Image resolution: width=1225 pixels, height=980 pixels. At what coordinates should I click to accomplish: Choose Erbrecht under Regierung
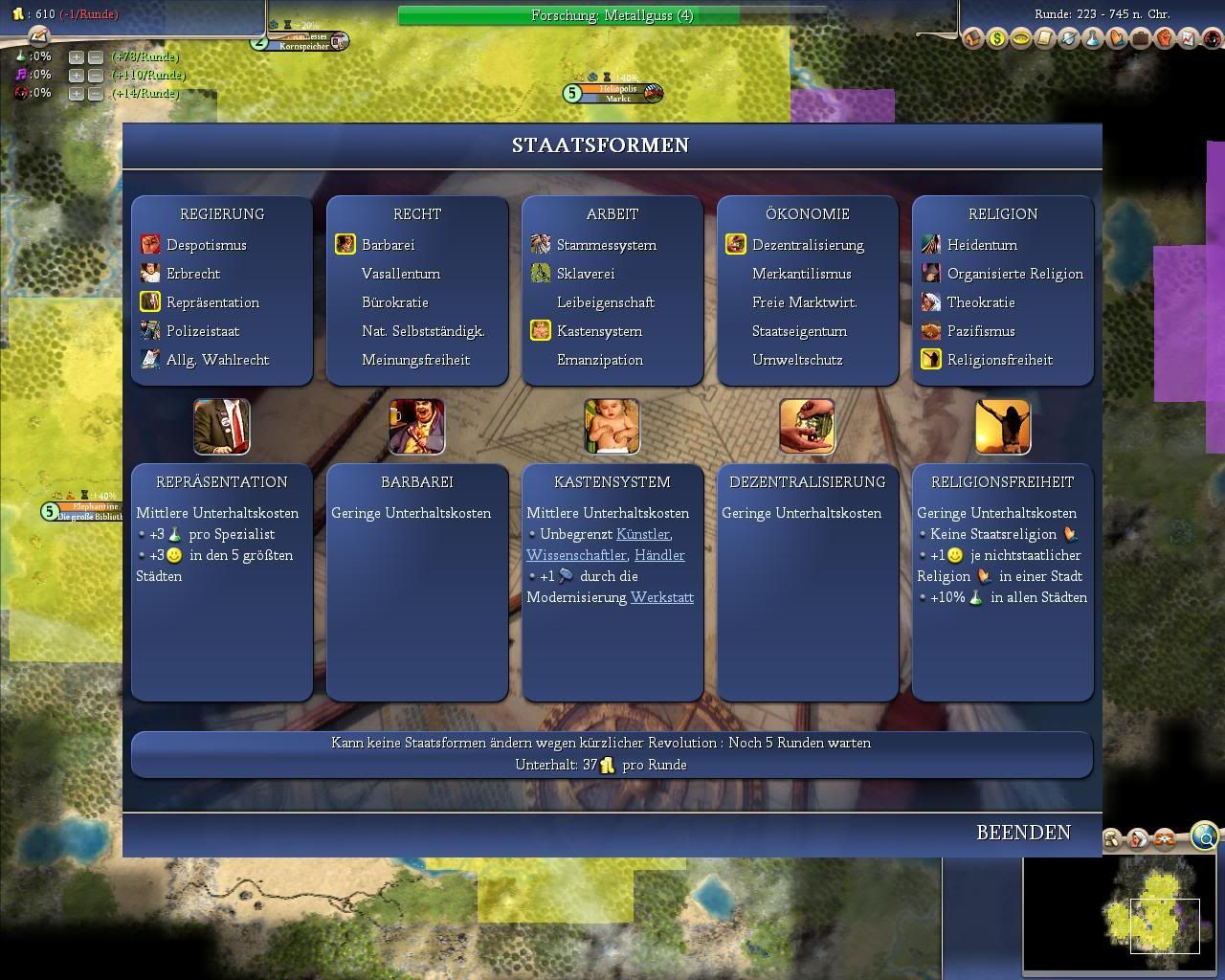tap(192, 274)
